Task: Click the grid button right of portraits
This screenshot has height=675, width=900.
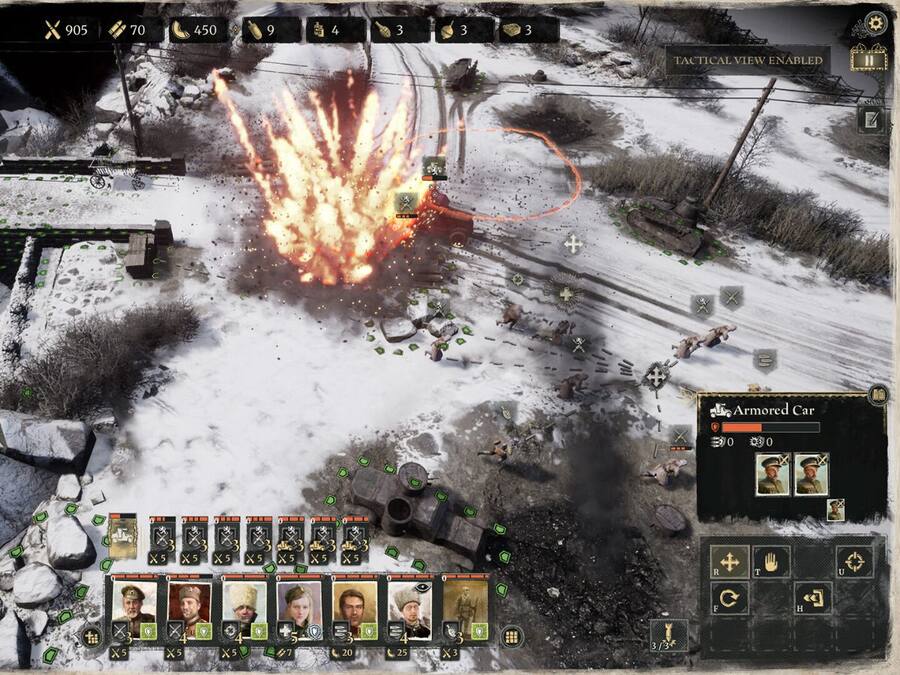Action: 511,636
